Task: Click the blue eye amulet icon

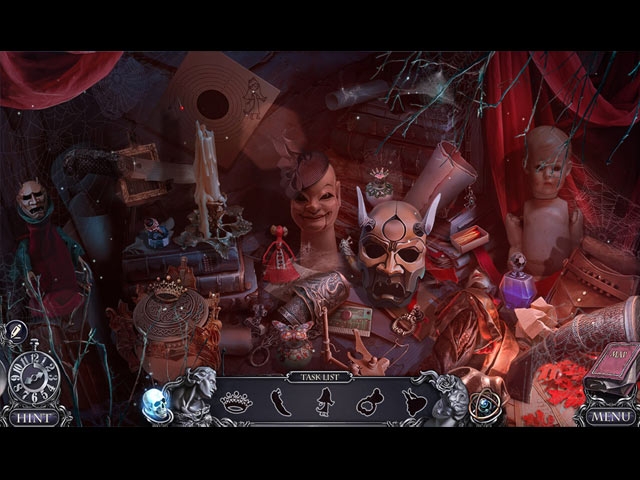Action: [x=487, y=402]
